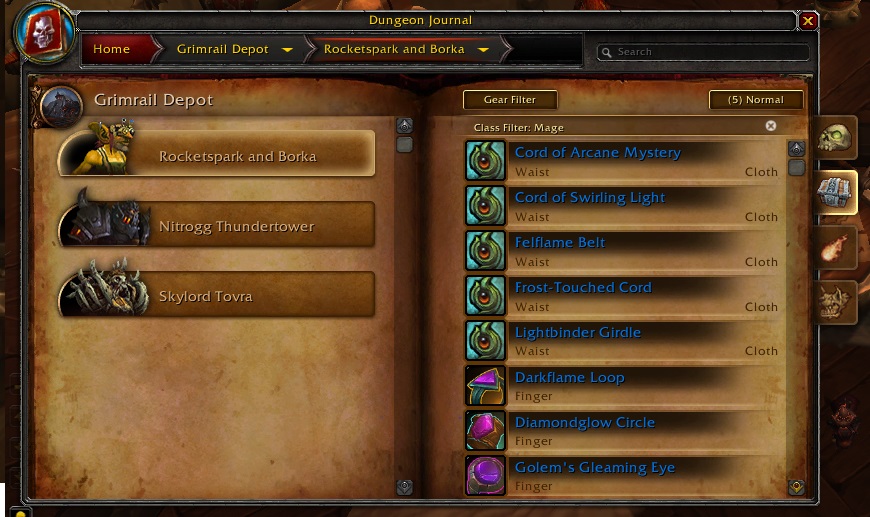The width and height of the screenshot is (870, 517).
Task: Show the Lightbinder Girdle item
Action: click(577, 333)
